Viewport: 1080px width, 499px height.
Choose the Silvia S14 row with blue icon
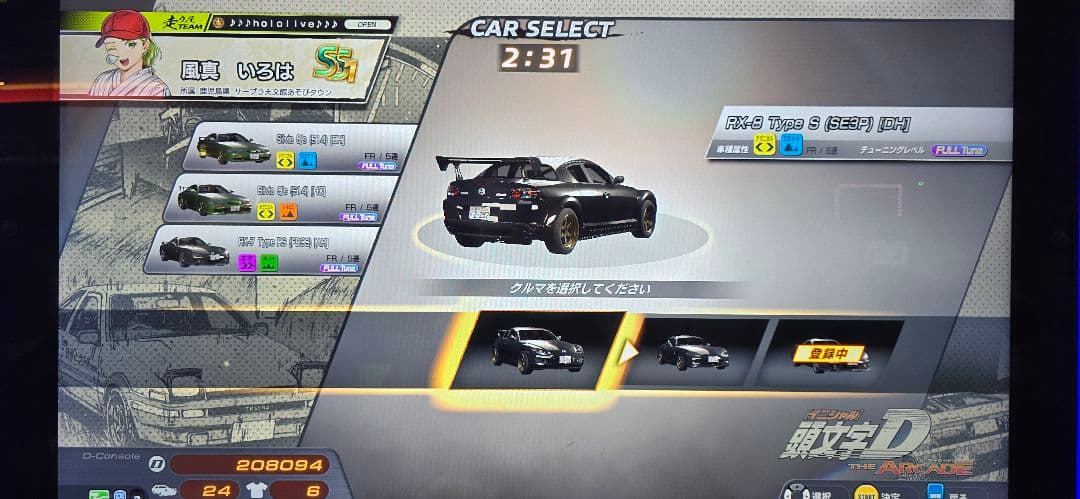coord(300,148)
